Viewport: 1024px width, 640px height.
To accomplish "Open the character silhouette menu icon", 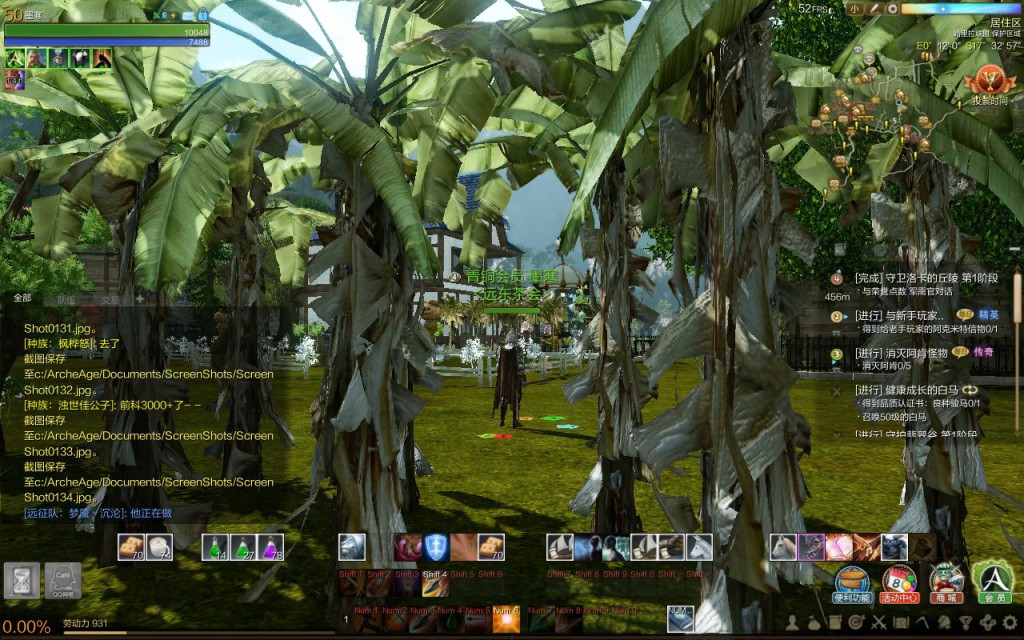I will (791, 624).
